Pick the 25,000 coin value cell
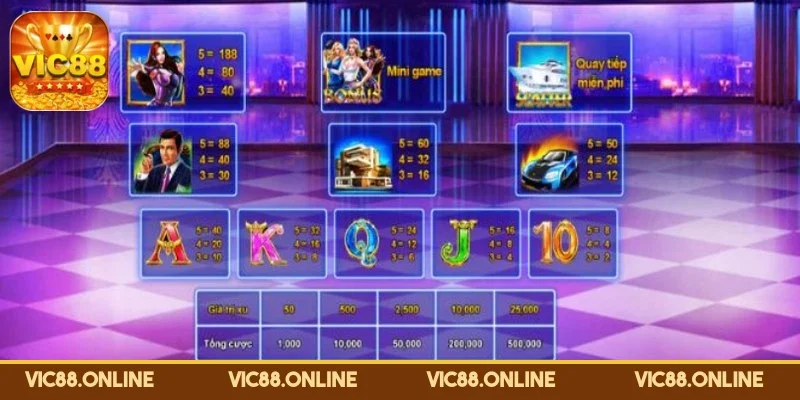 (523, 310)
